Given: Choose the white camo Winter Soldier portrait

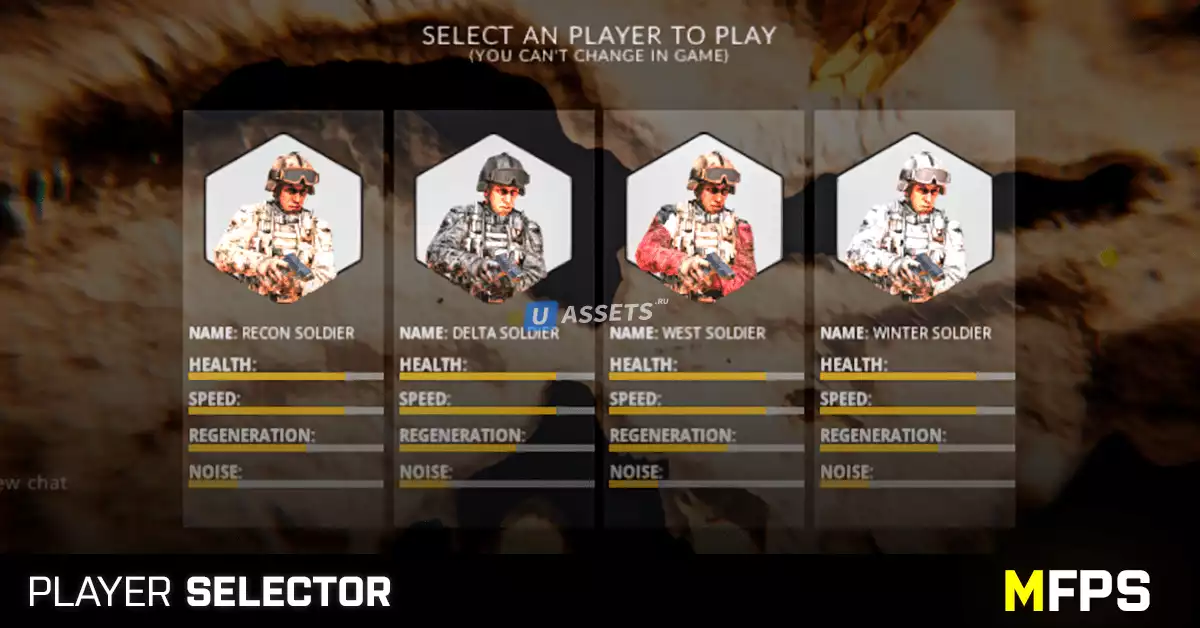Looking at the screenshot, I should coord(915,218).
